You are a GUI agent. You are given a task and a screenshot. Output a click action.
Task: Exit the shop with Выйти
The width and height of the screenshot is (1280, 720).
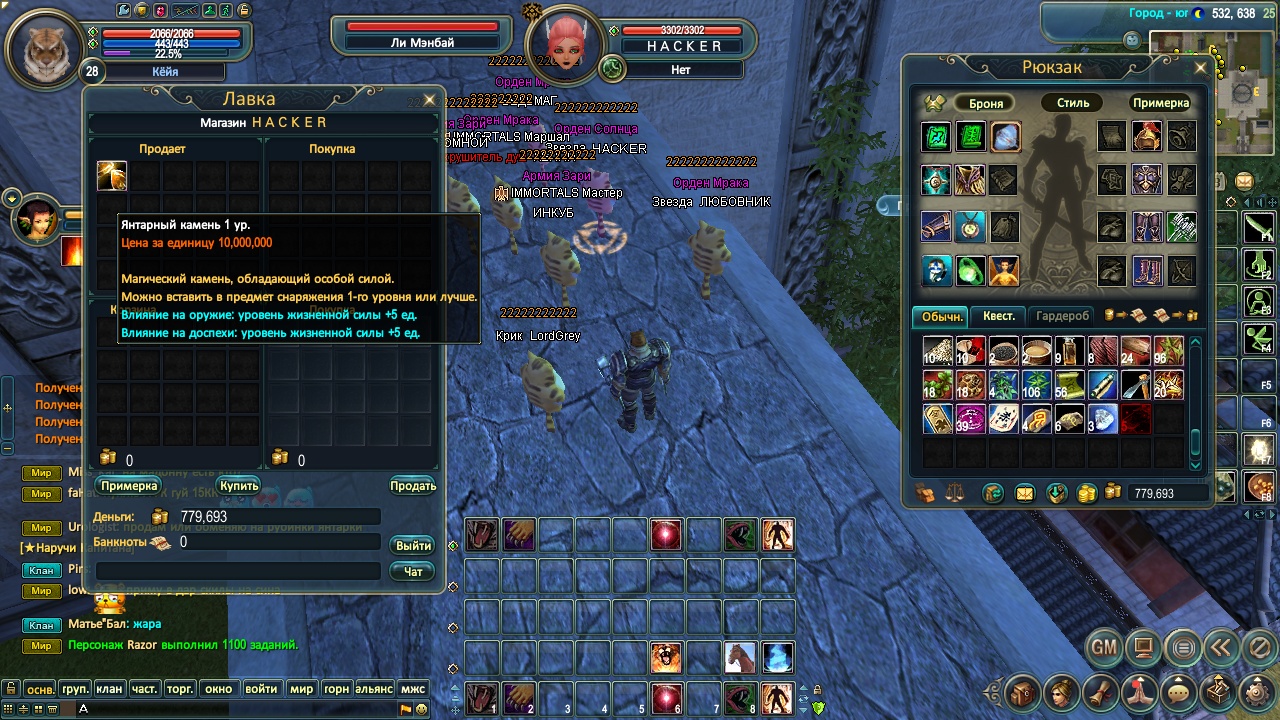[413, 545]
